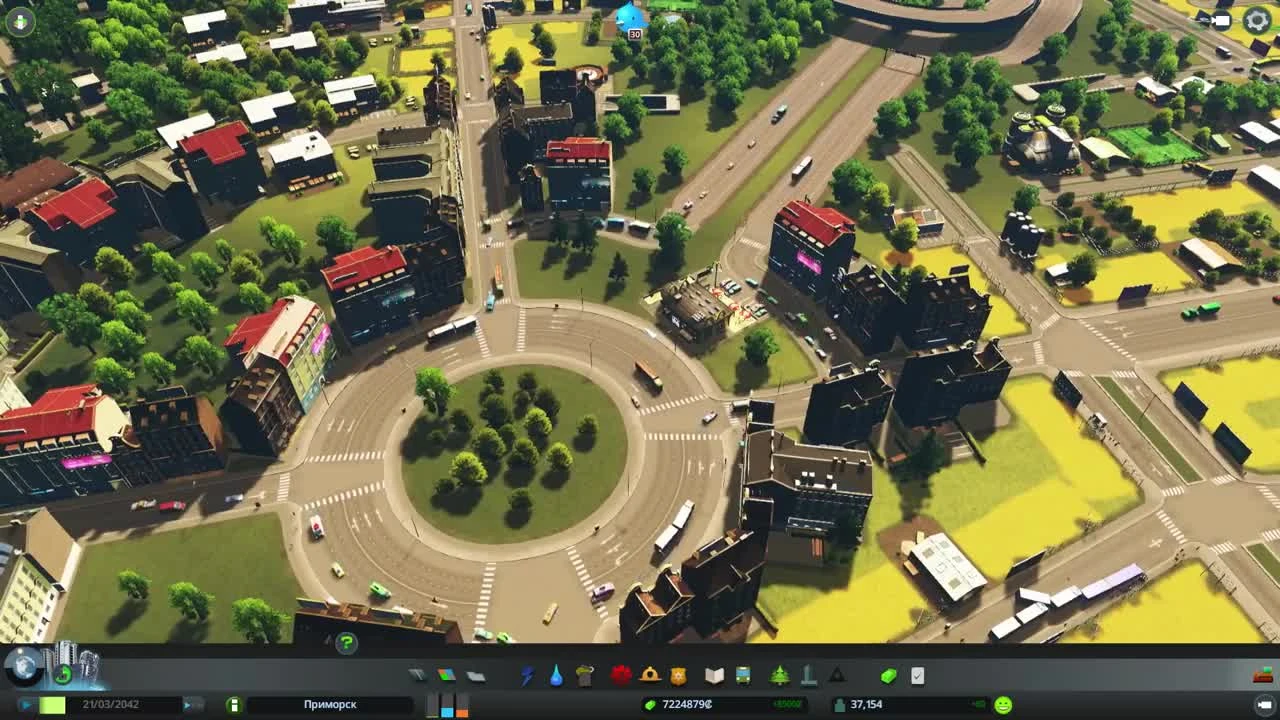The height and width of the screenshot is (720, 1280).
Task: Expand the Chirper feed via question bubble
Action: (346, 645)
